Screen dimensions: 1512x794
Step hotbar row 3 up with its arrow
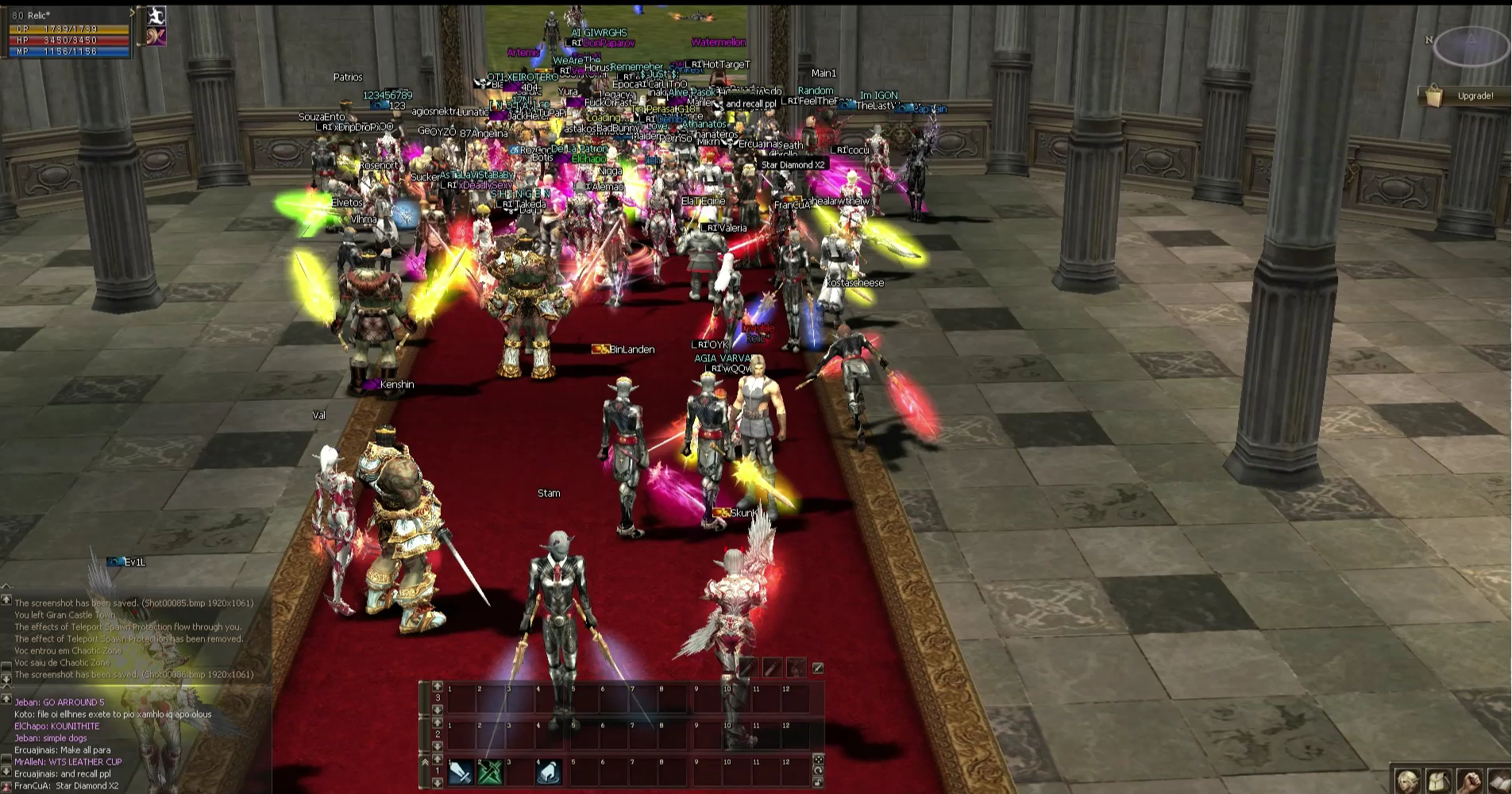(x=437, y=686)
